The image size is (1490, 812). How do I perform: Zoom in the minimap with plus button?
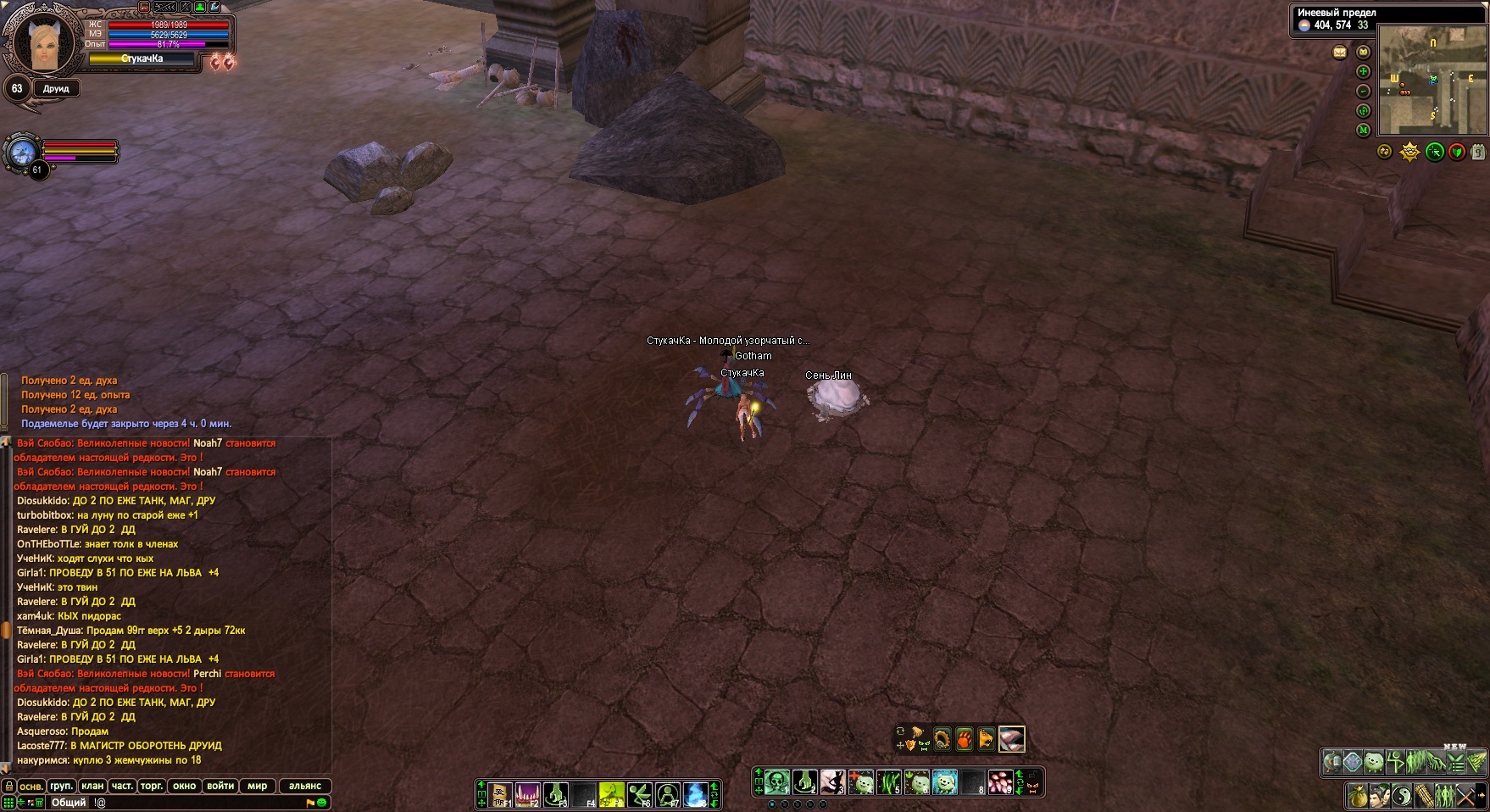pyautogui.click(x=1363, y=72)
